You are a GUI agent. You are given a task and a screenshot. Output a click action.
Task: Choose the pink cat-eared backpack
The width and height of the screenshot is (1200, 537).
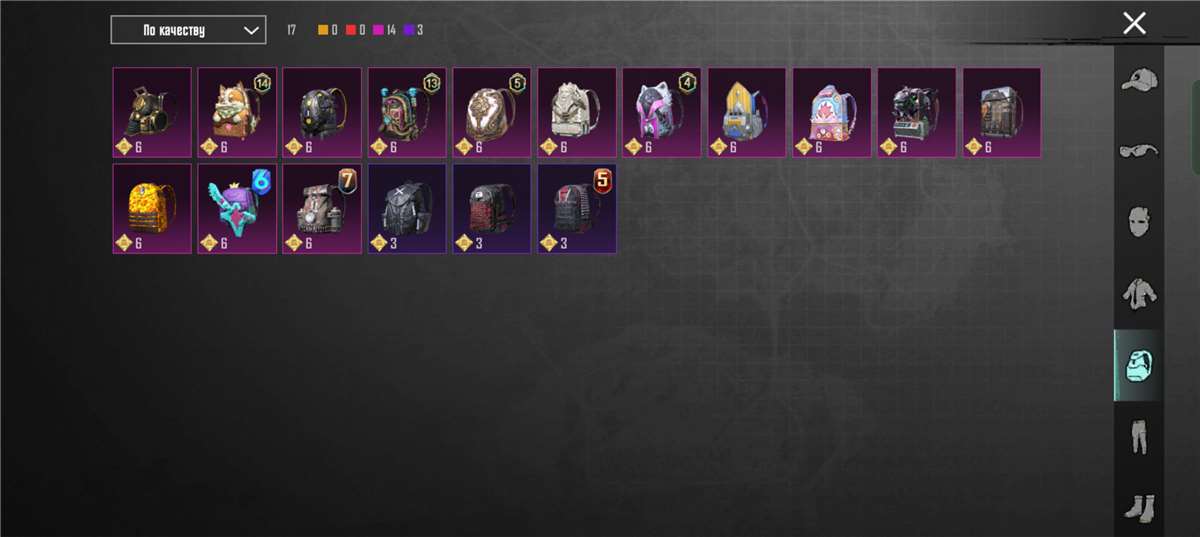coord(662,112)
